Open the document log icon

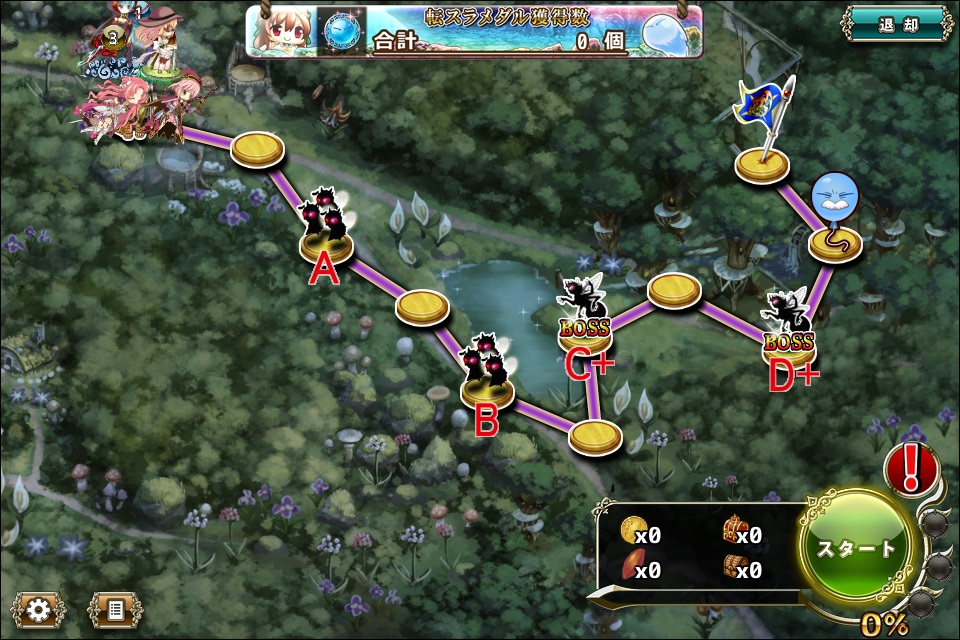point(115,608)
